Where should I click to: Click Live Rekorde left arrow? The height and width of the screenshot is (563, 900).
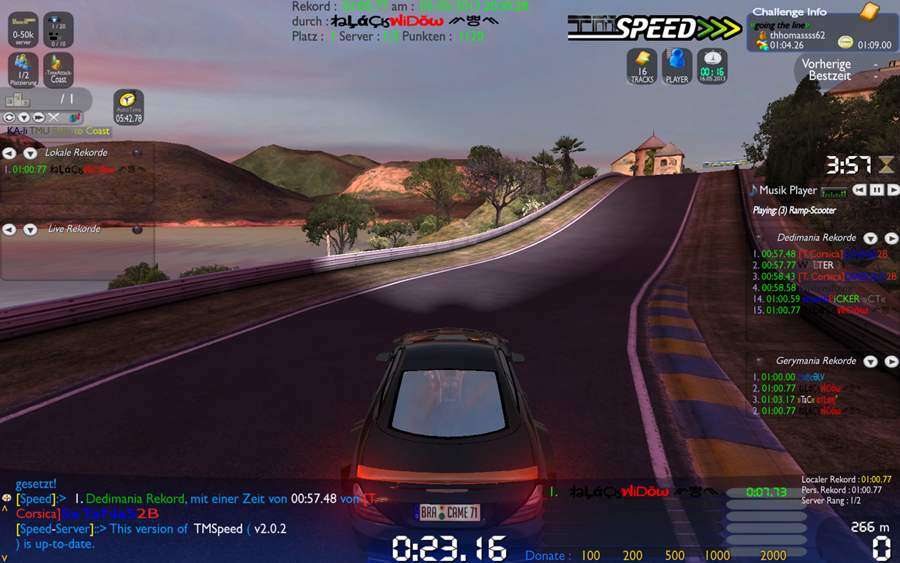[x=9, y=229]
